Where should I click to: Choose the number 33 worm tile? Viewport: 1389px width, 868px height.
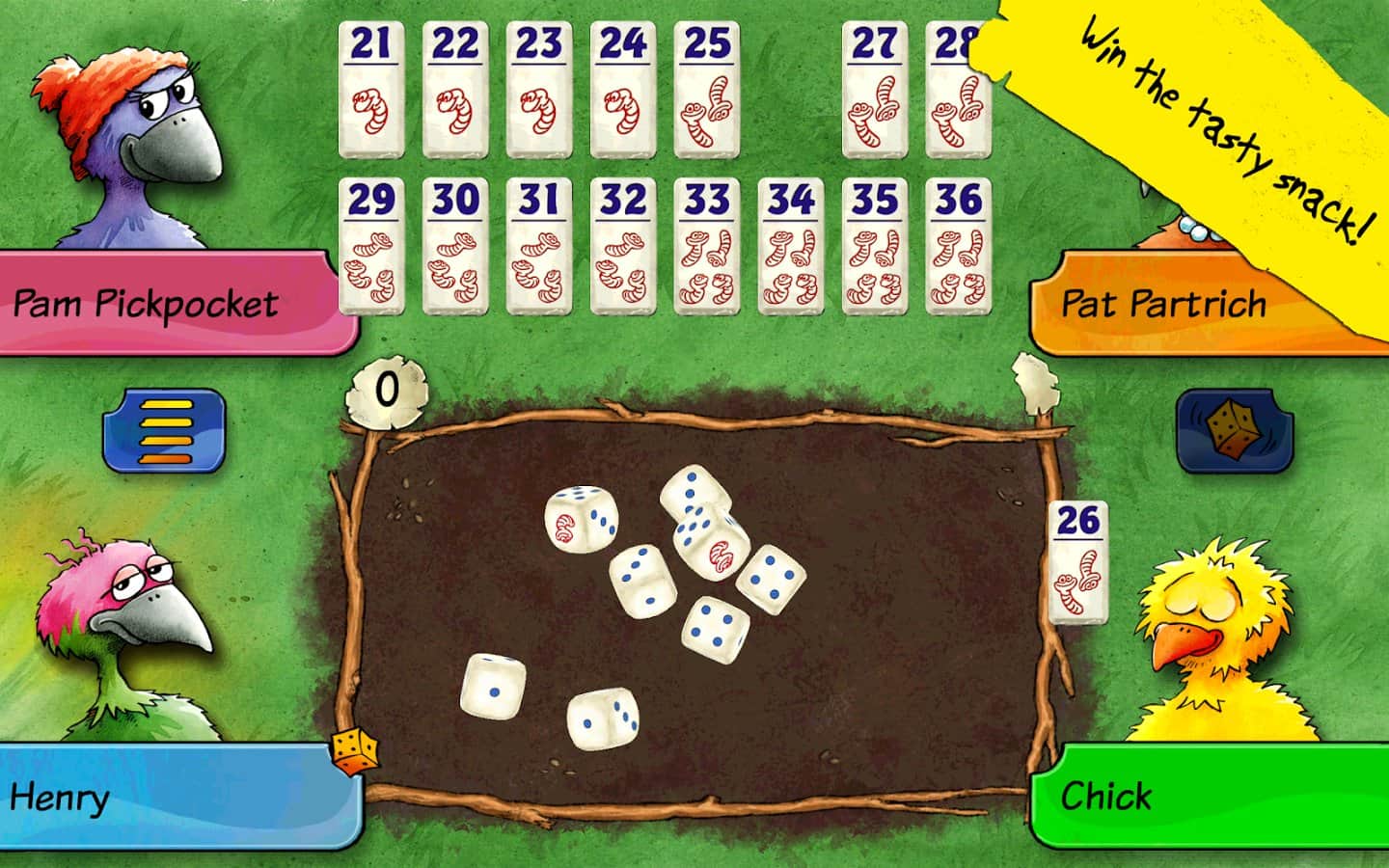coord(707,246)
